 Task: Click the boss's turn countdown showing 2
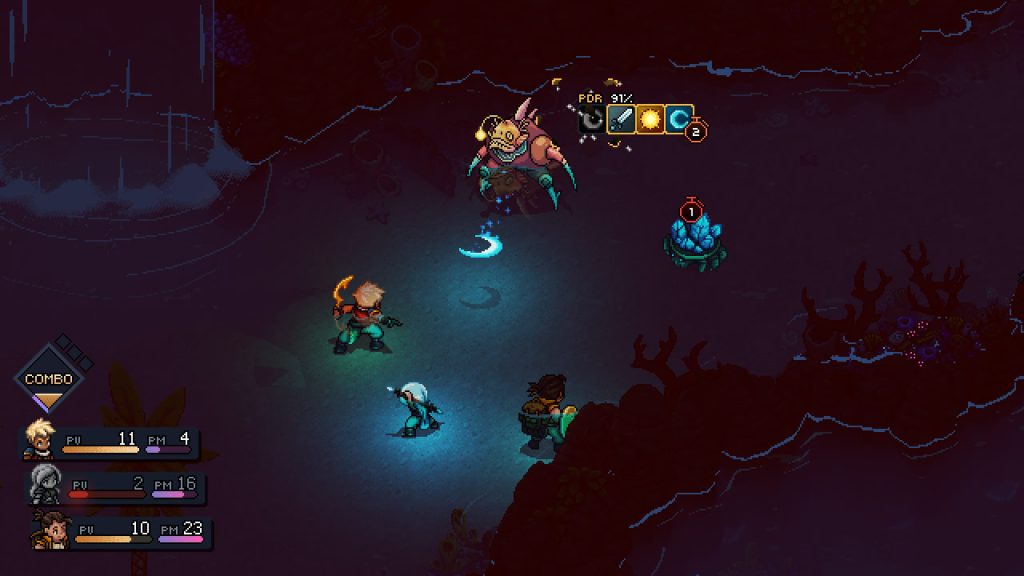click(x=698, y=130)
